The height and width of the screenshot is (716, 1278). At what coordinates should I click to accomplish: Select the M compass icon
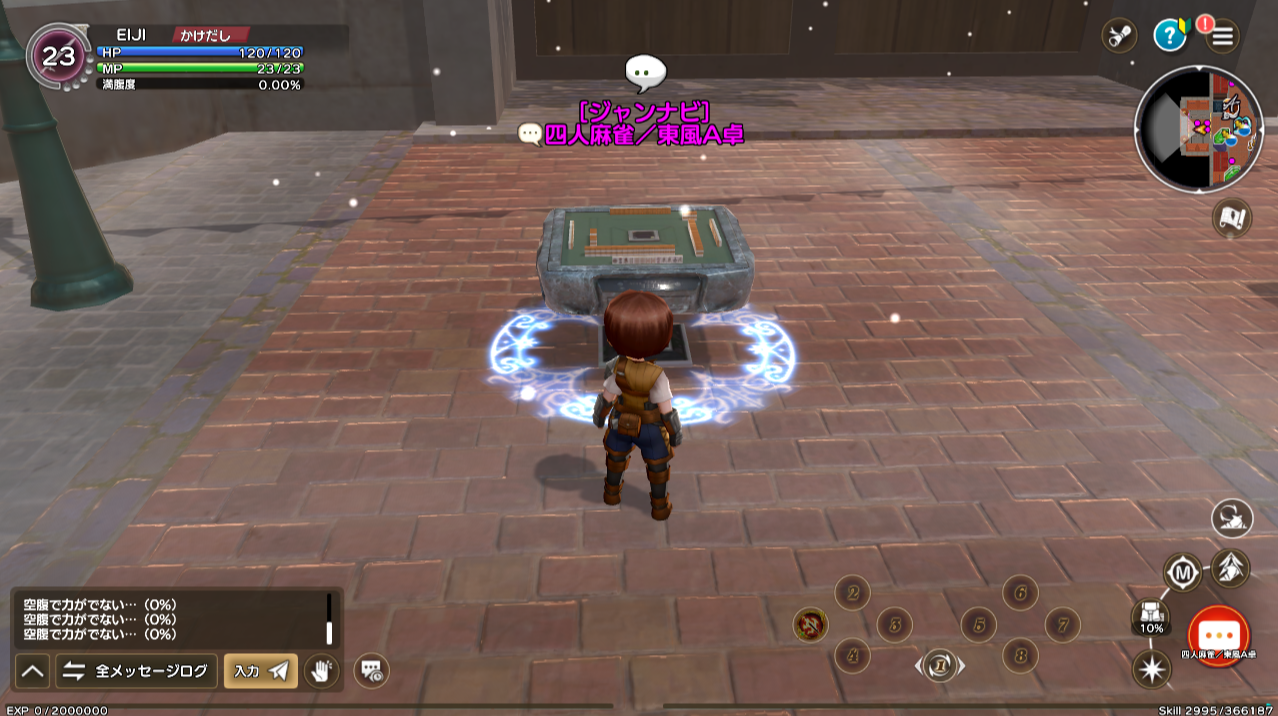click(x=1183, y=573)
